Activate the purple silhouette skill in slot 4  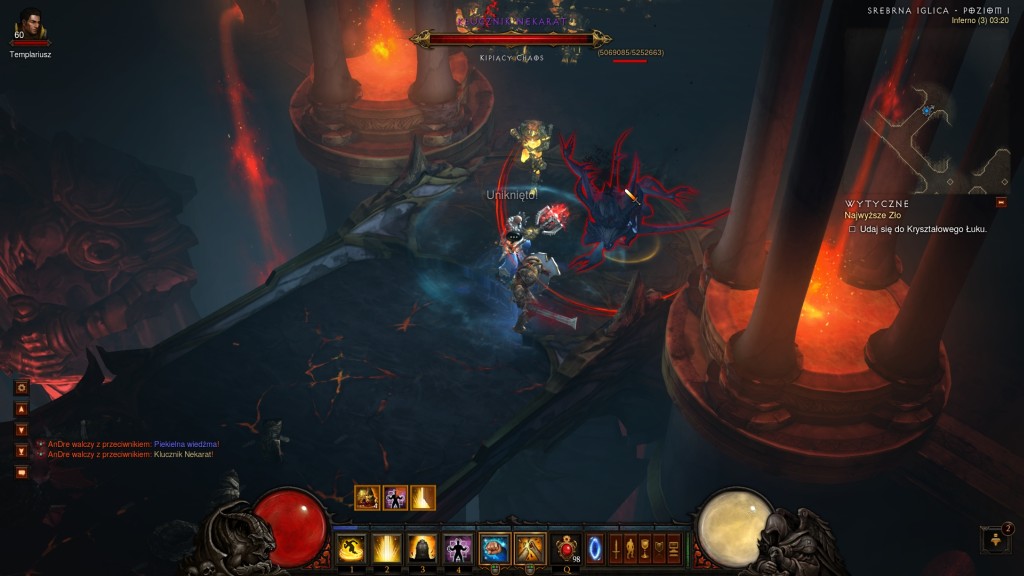[457, 548]
